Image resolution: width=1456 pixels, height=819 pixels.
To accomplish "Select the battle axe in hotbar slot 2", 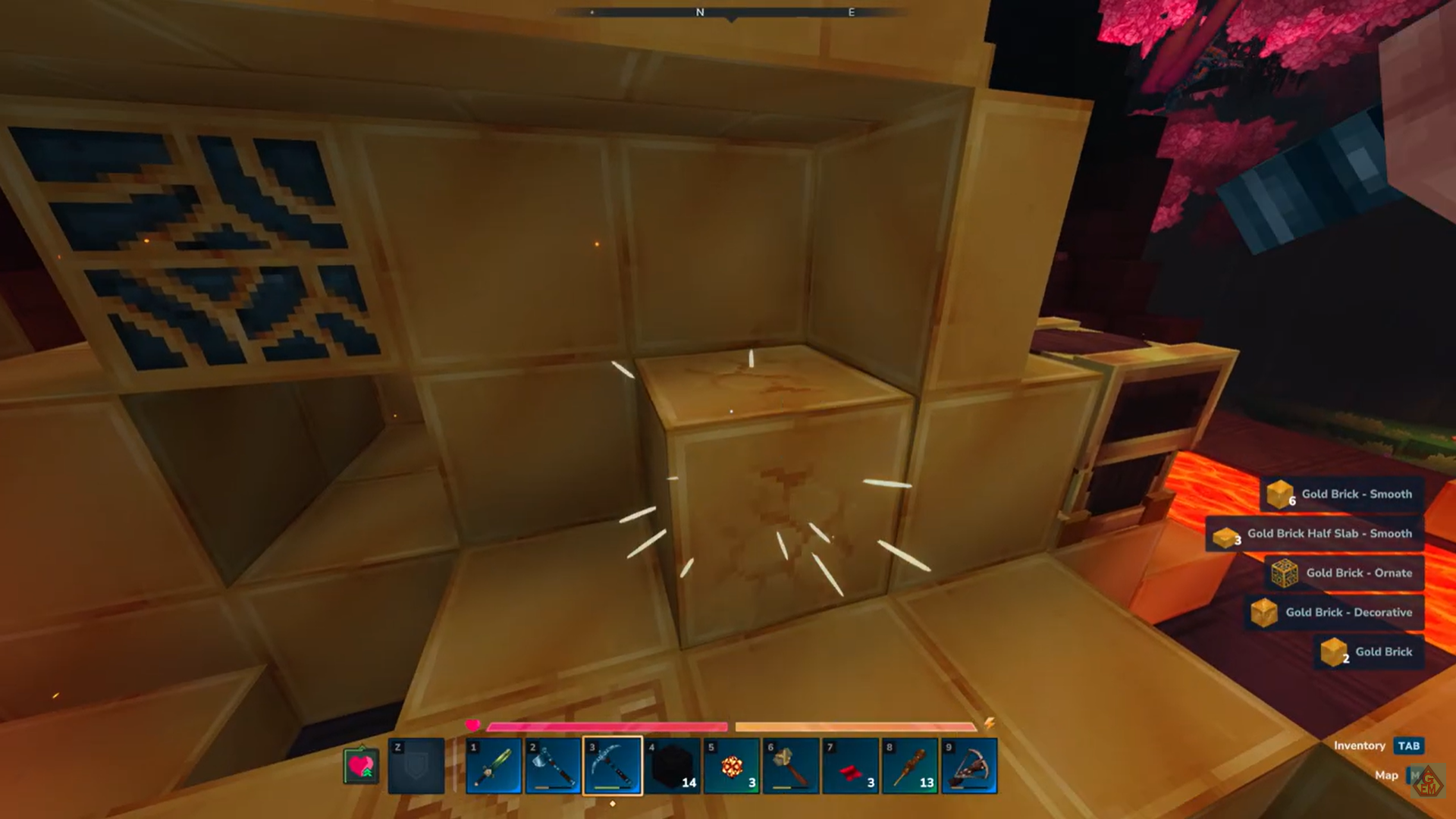I will [x=551, y=764].
